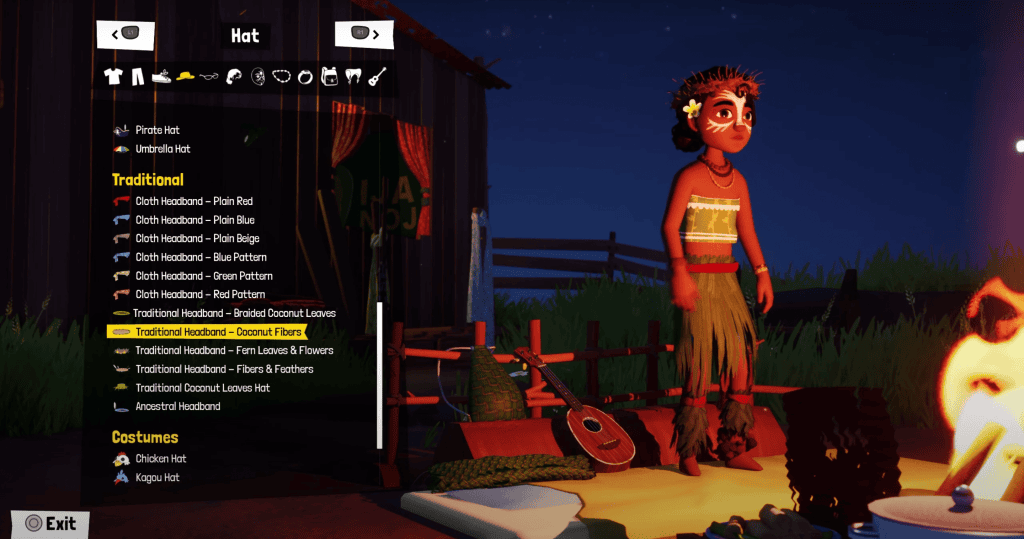1024x539 pixels.
Task: Open the pants category icon
Action: pyautogui.click(x=137, y=76)
